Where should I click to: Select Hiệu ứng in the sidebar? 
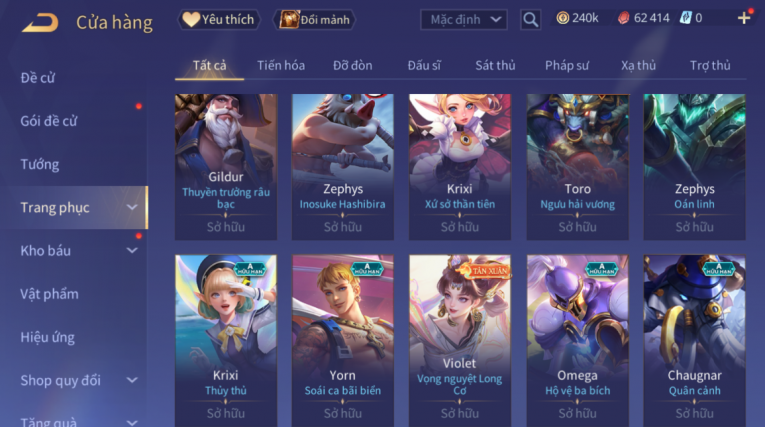pos(48,337)
